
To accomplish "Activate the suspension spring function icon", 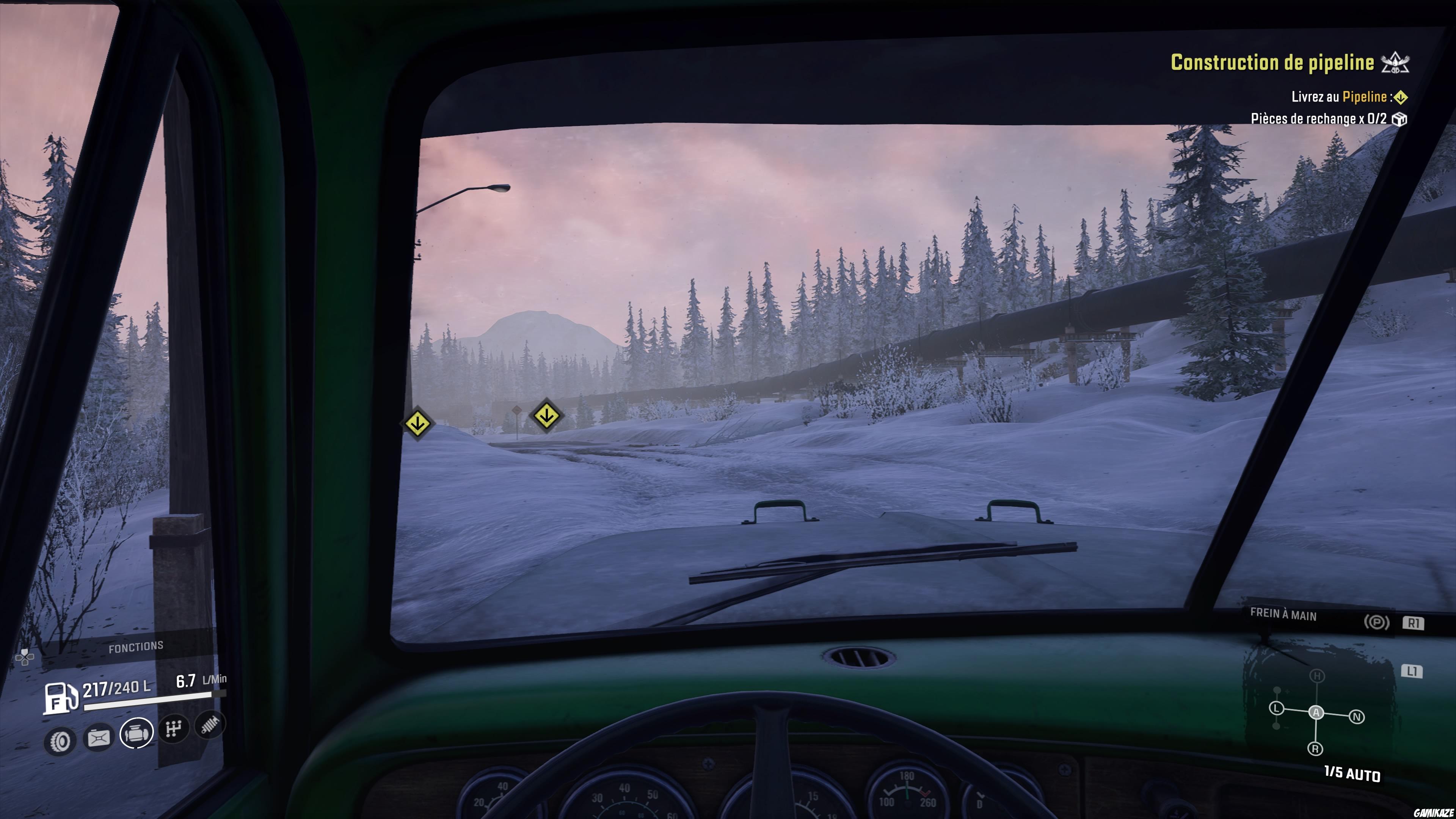I will click(210, 724).
